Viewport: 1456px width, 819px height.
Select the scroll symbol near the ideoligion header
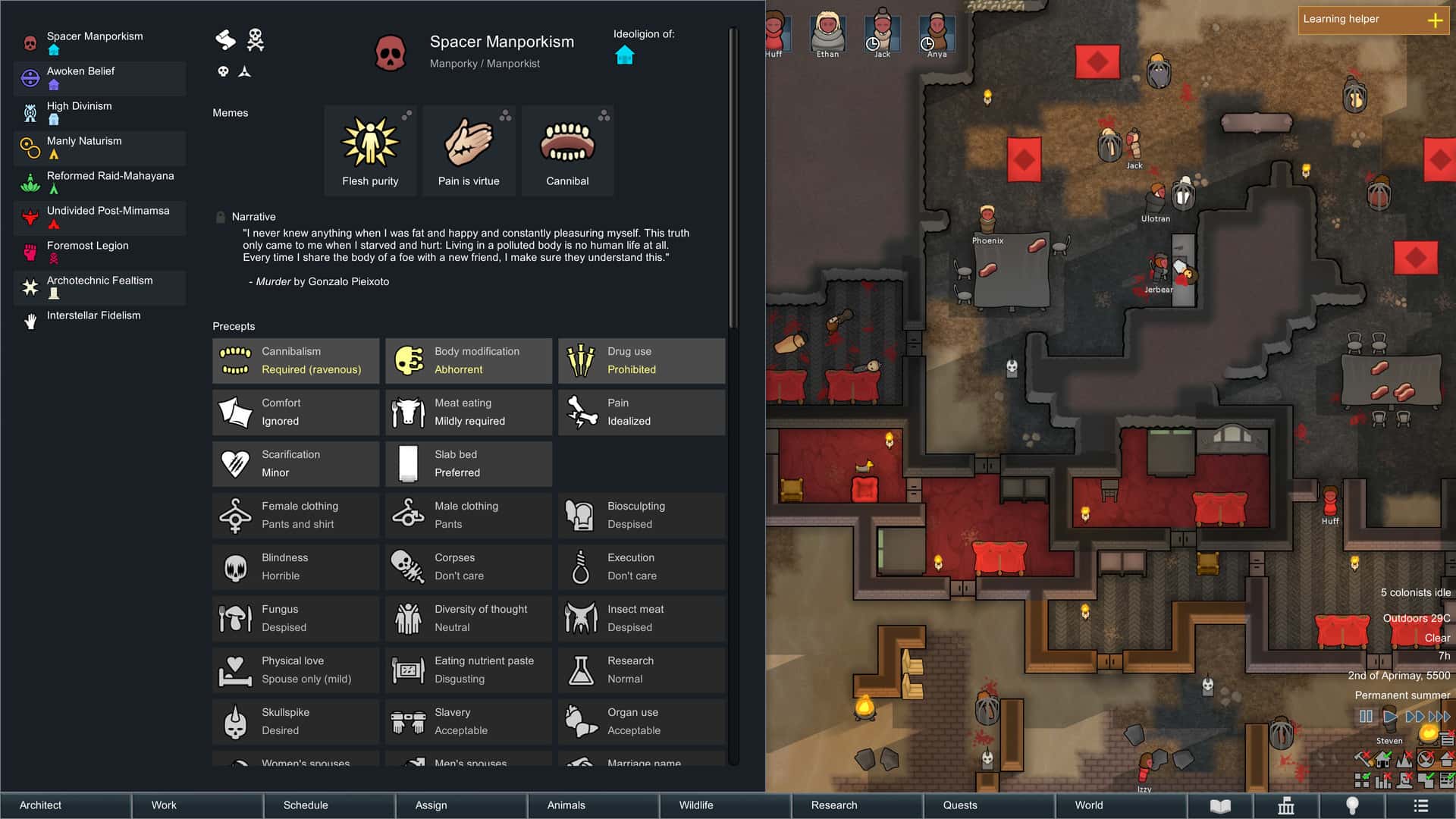point(225,39)
